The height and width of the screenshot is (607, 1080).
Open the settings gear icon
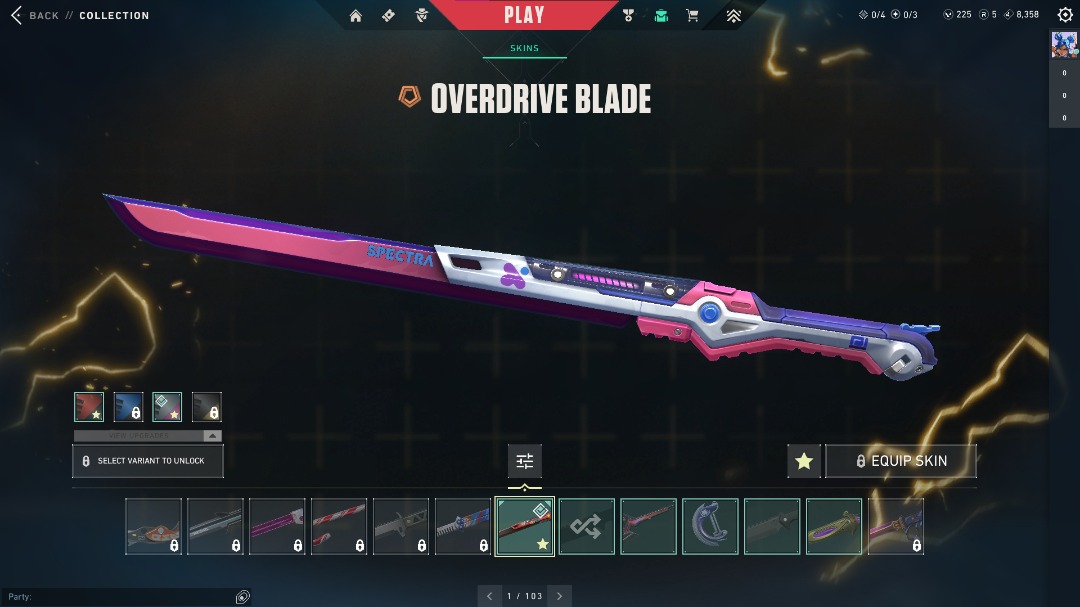coord(1065,15)
